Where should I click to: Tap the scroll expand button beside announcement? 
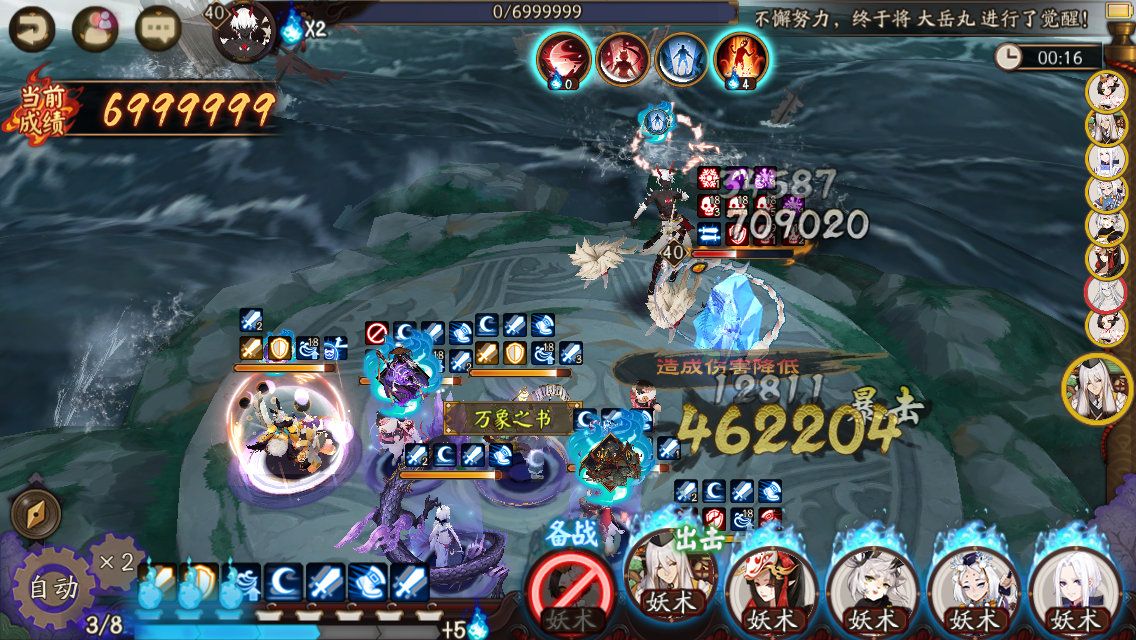1119,15
